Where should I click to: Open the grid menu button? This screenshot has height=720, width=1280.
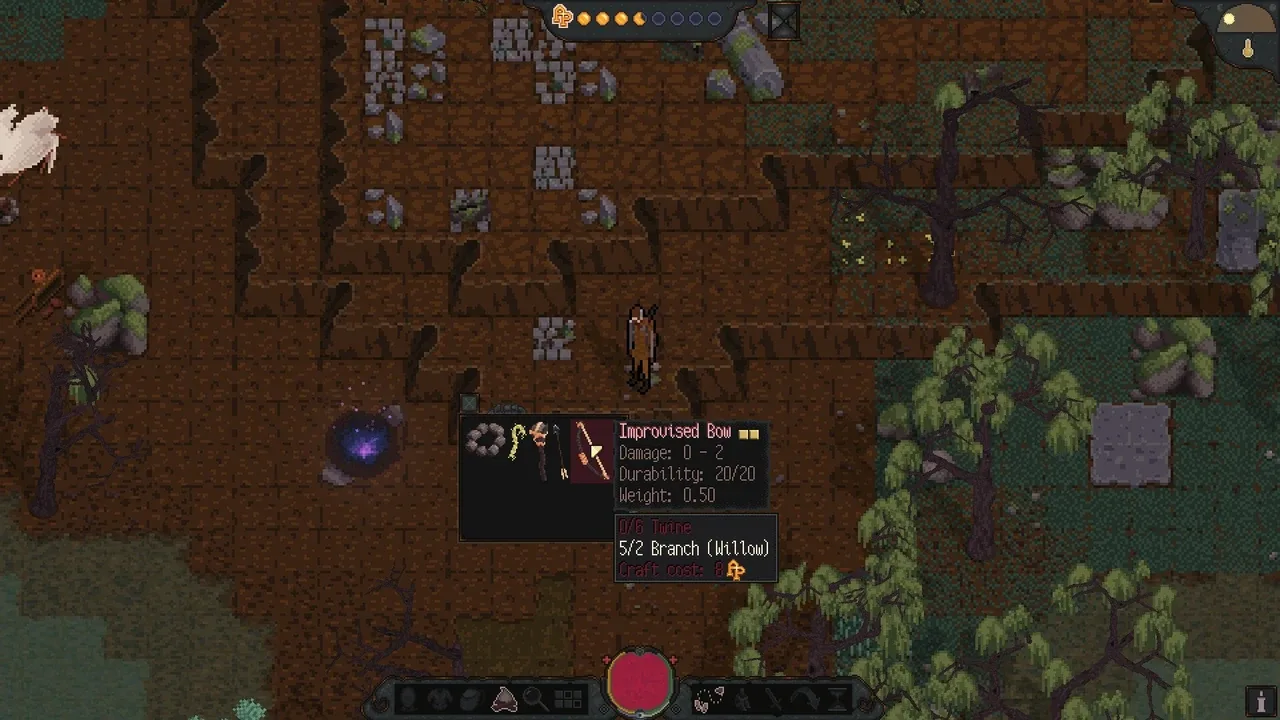[x=568, y=699]
